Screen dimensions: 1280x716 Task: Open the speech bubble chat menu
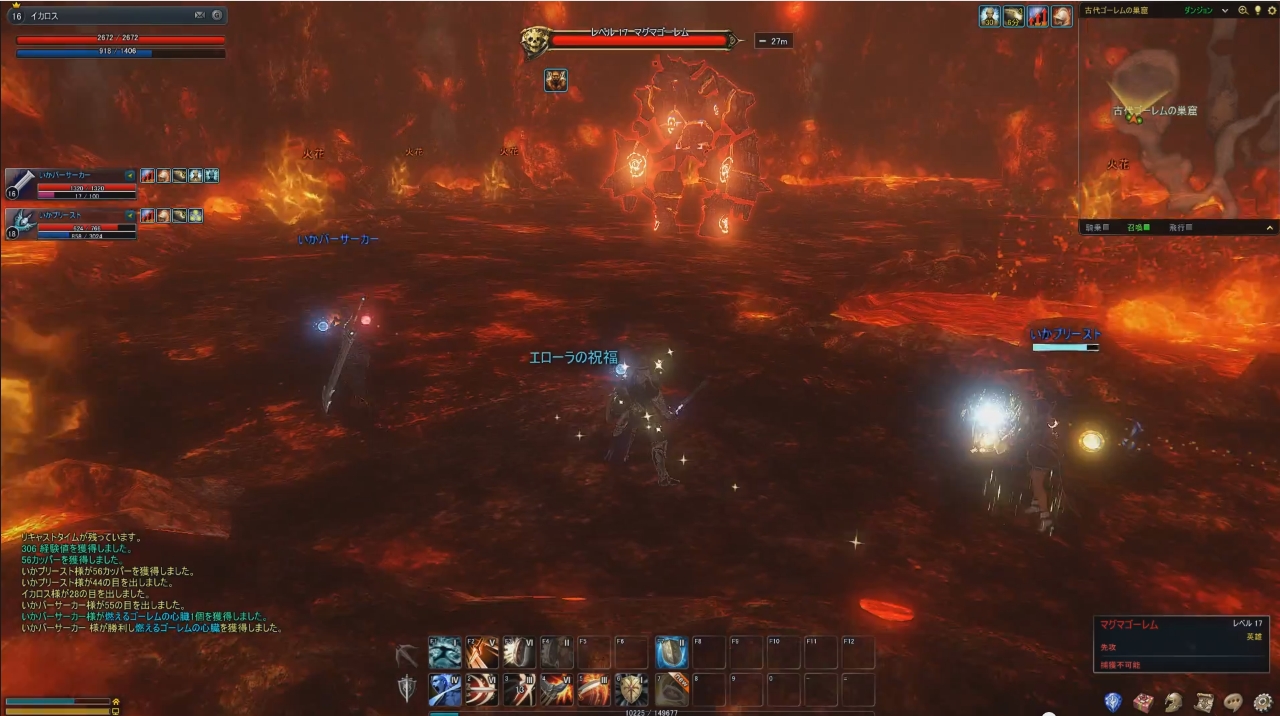(1233, 702)
